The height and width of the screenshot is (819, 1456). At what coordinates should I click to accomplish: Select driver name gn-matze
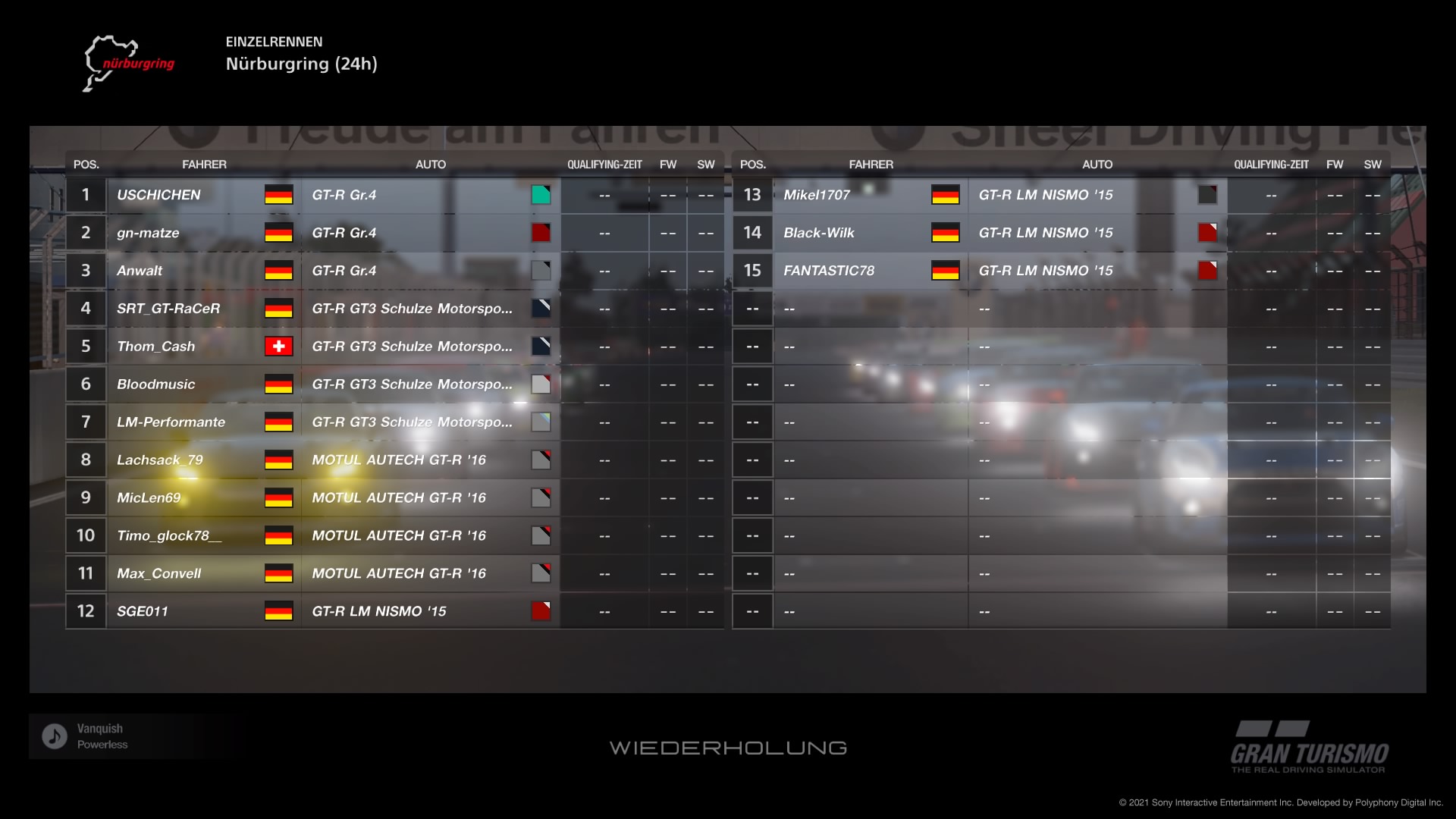coord(149,233)
